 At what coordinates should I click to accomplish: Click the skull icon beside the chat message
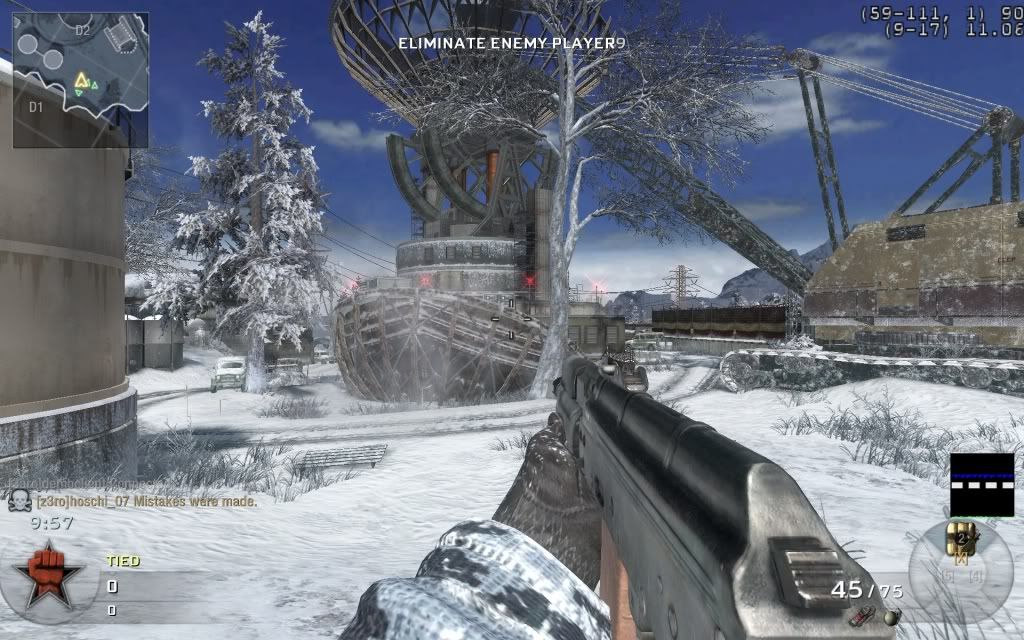19,501
